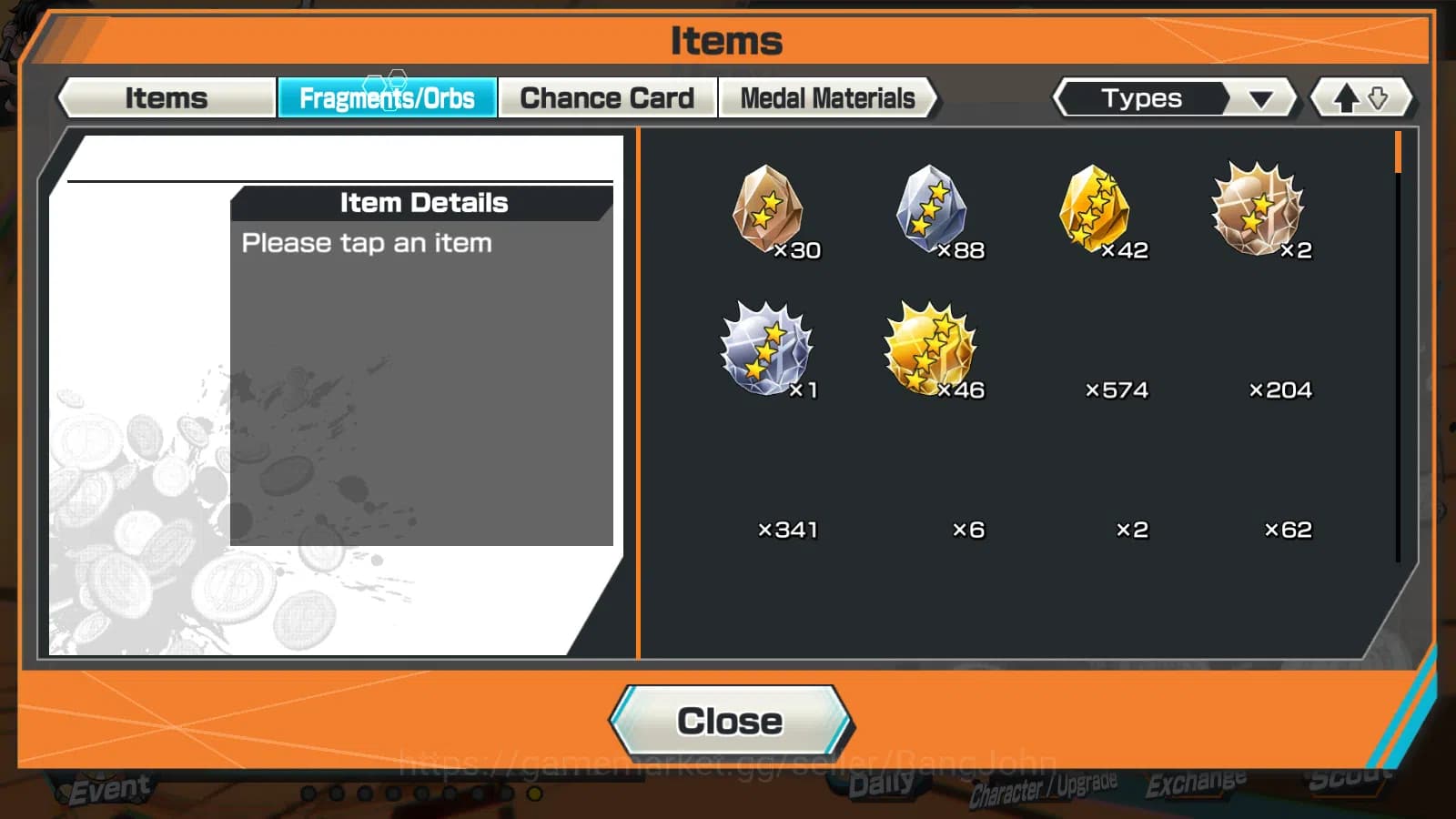
Task: Toggle the sort order arrows button
Action: tap(1360, 97)
